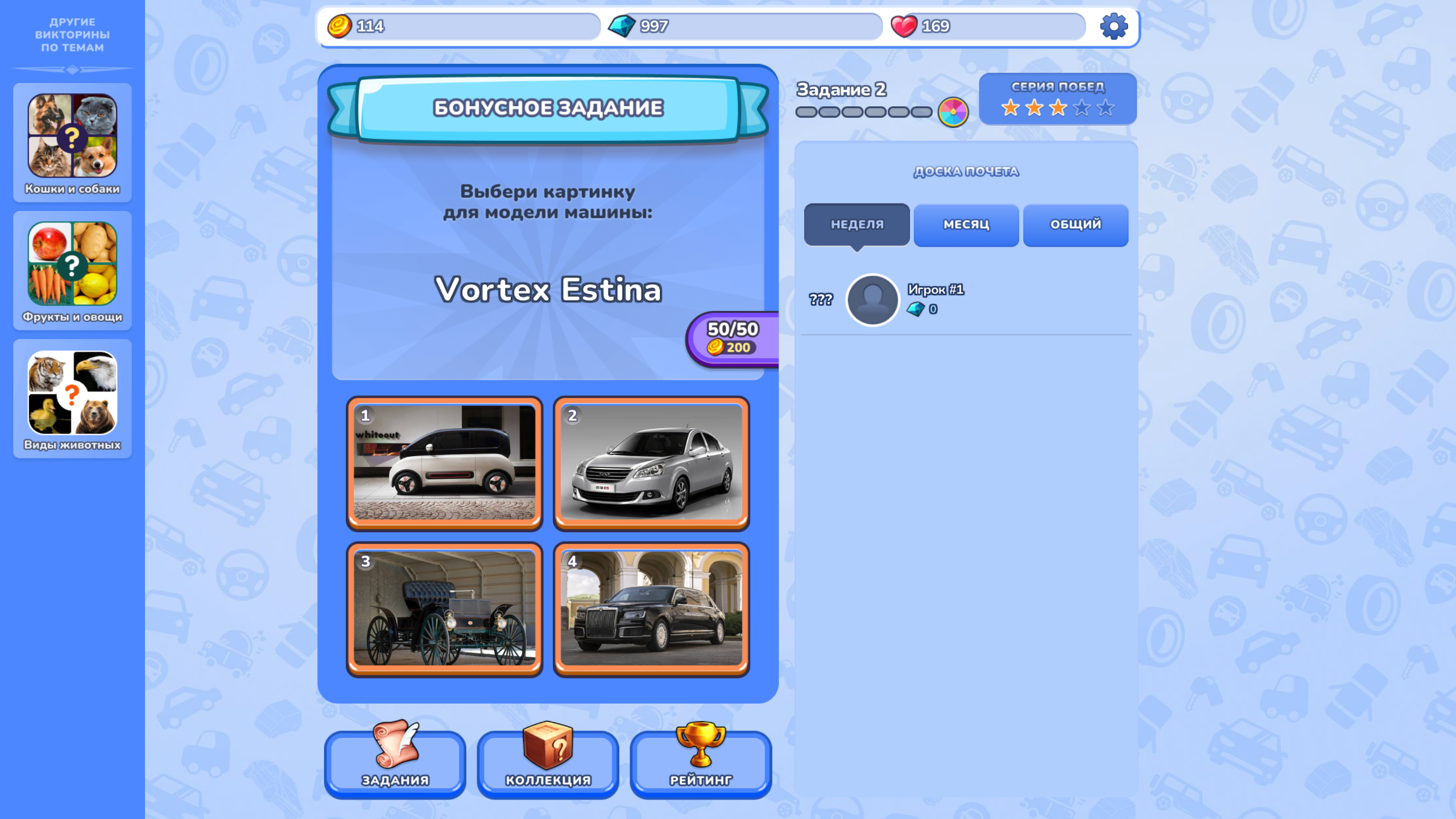Spin the color wheel beside task progress
The height and width of the screenshot is (819, 1456).
(952, 112)
